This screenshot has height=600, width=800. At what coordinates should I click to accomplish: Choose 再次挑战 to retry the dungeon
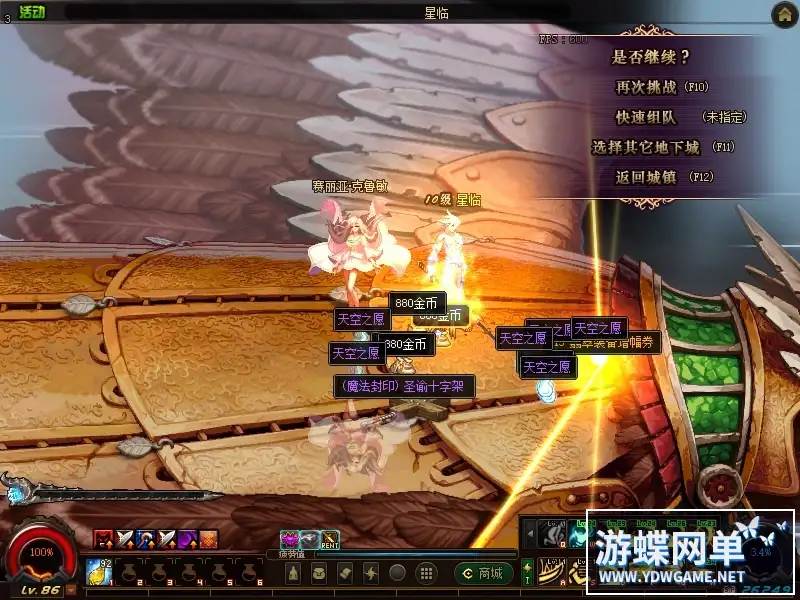[662, 87]
